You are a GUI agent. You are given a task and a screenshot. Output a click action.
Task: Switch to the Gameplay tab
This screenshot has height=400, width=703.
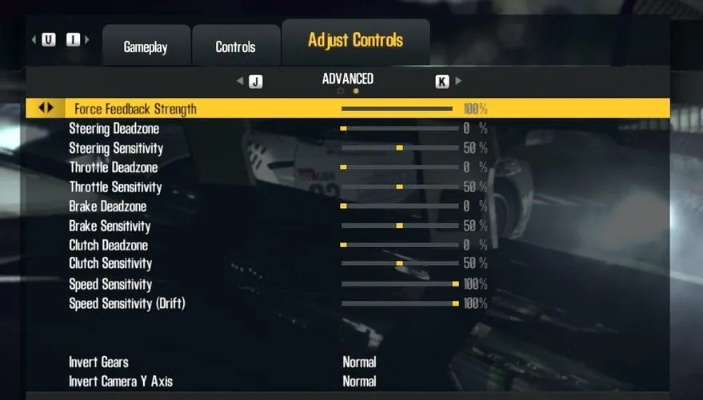click(145, 47)
